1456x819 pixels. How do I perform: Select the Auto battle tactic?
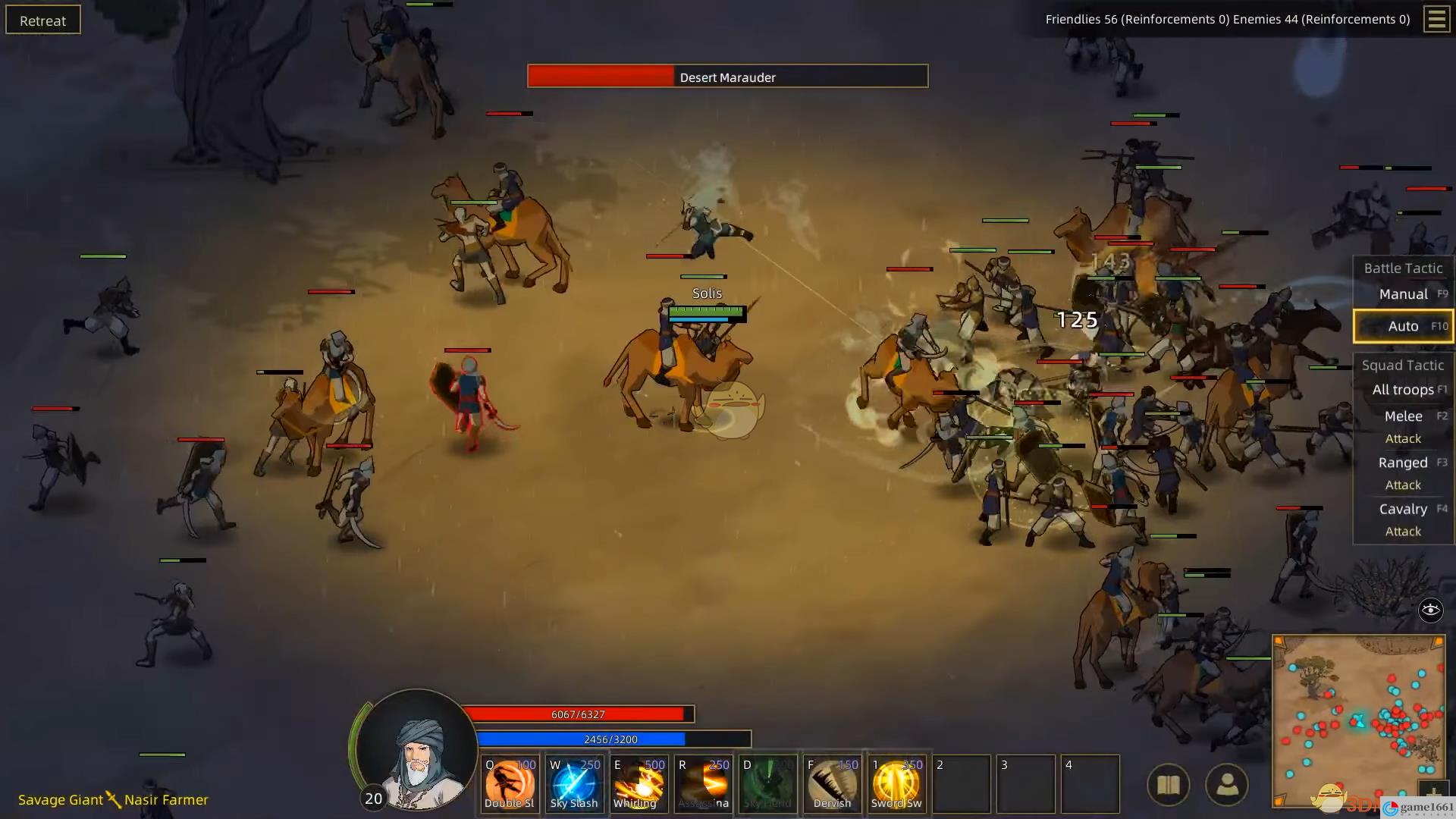pyautogui.click(x=1403, y=326)
